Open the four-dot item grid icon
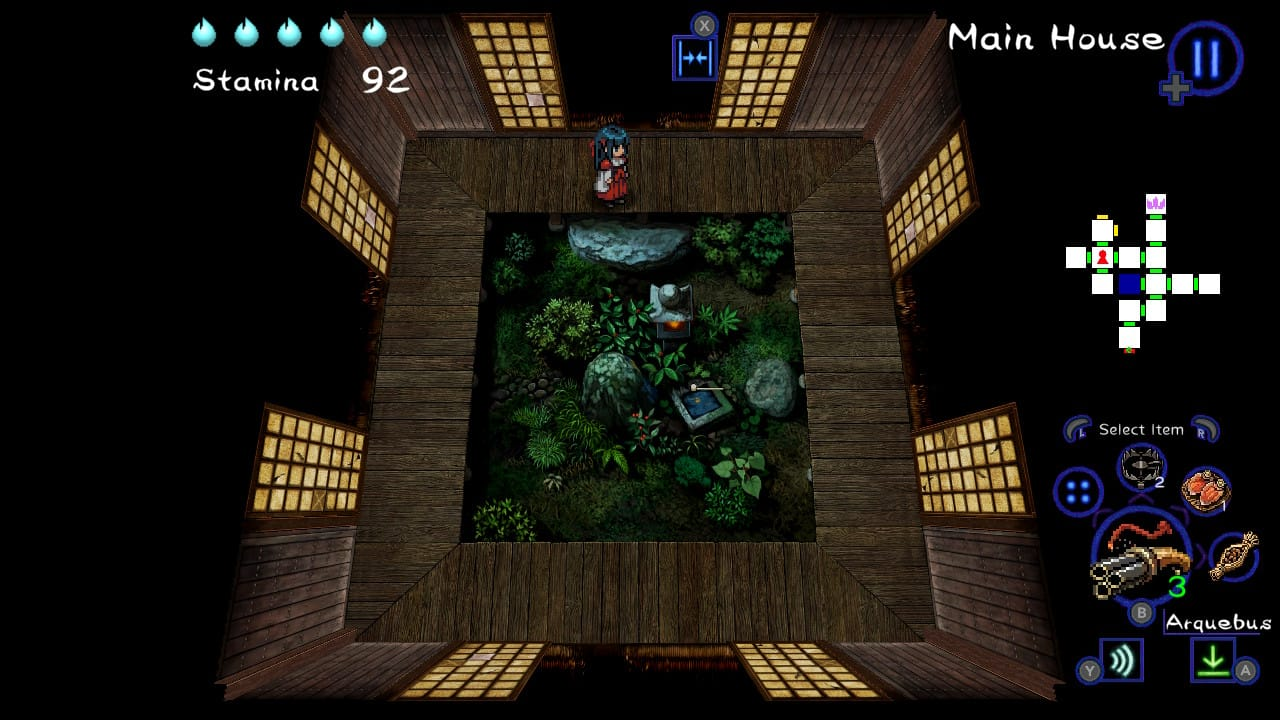The width and height of the screenshot is (1280, 720). click(x=1078, y=492)
